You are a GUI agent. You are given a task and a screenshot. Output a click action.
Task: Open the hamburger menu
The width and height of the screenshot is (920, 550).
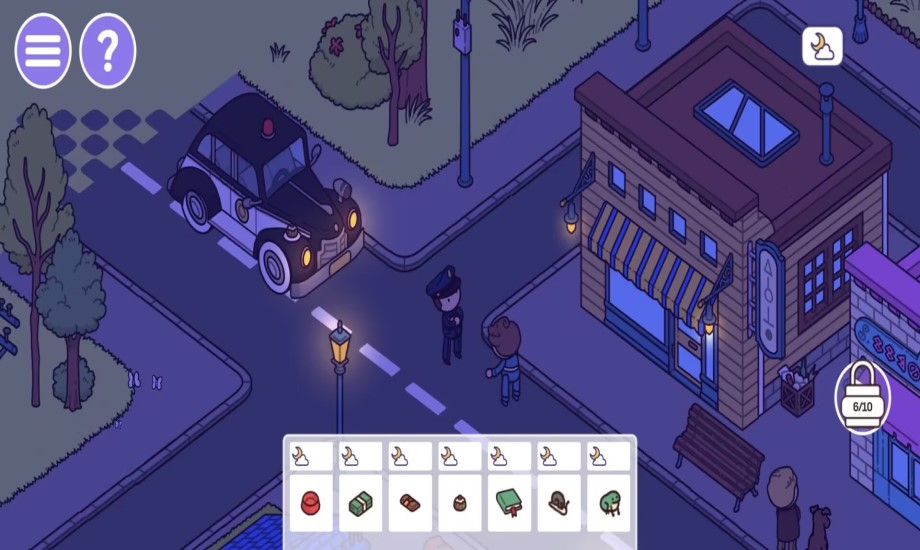click(42, 50)
